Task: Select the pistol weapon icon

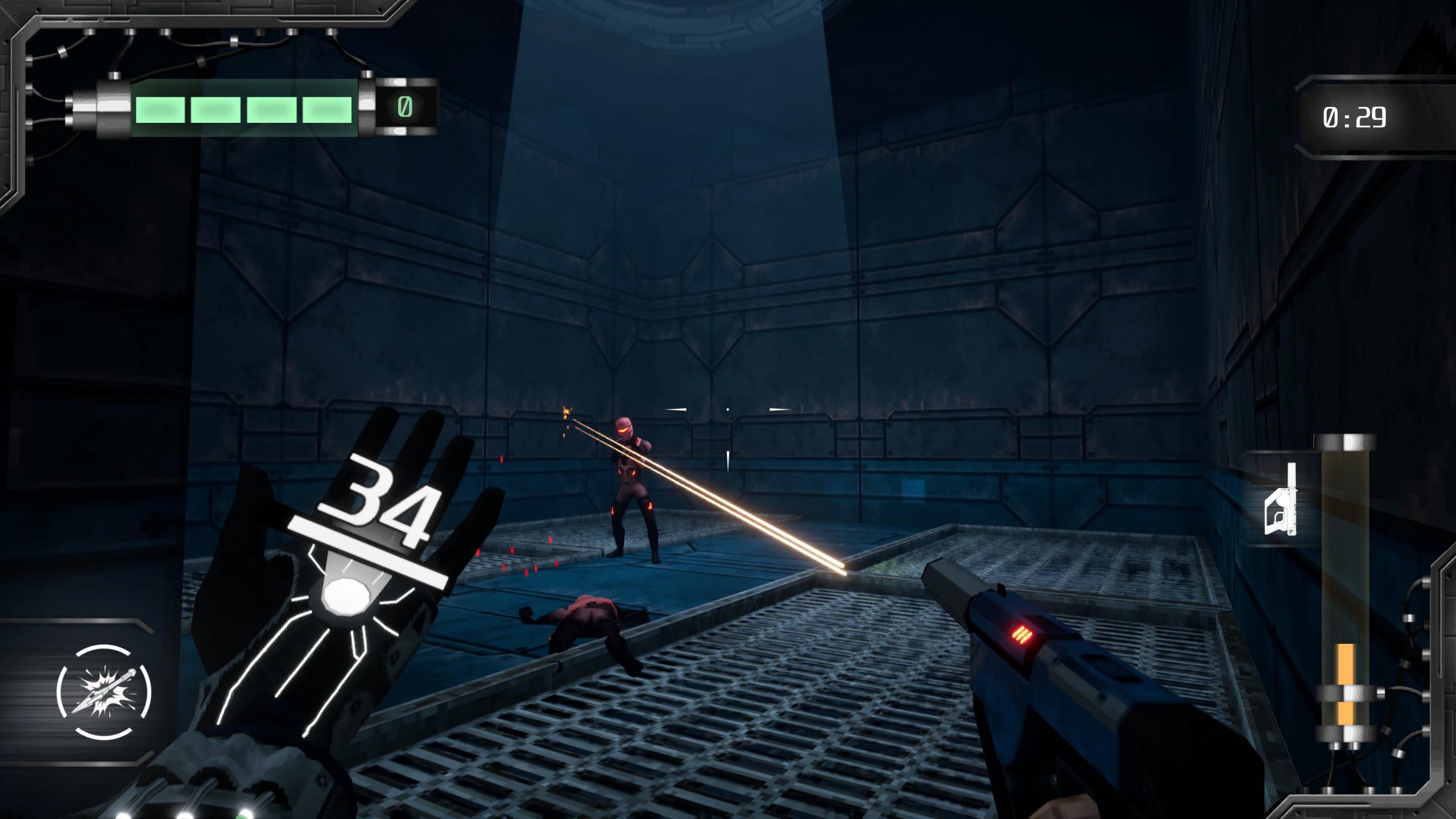Action: click(x=1281, y=500)
